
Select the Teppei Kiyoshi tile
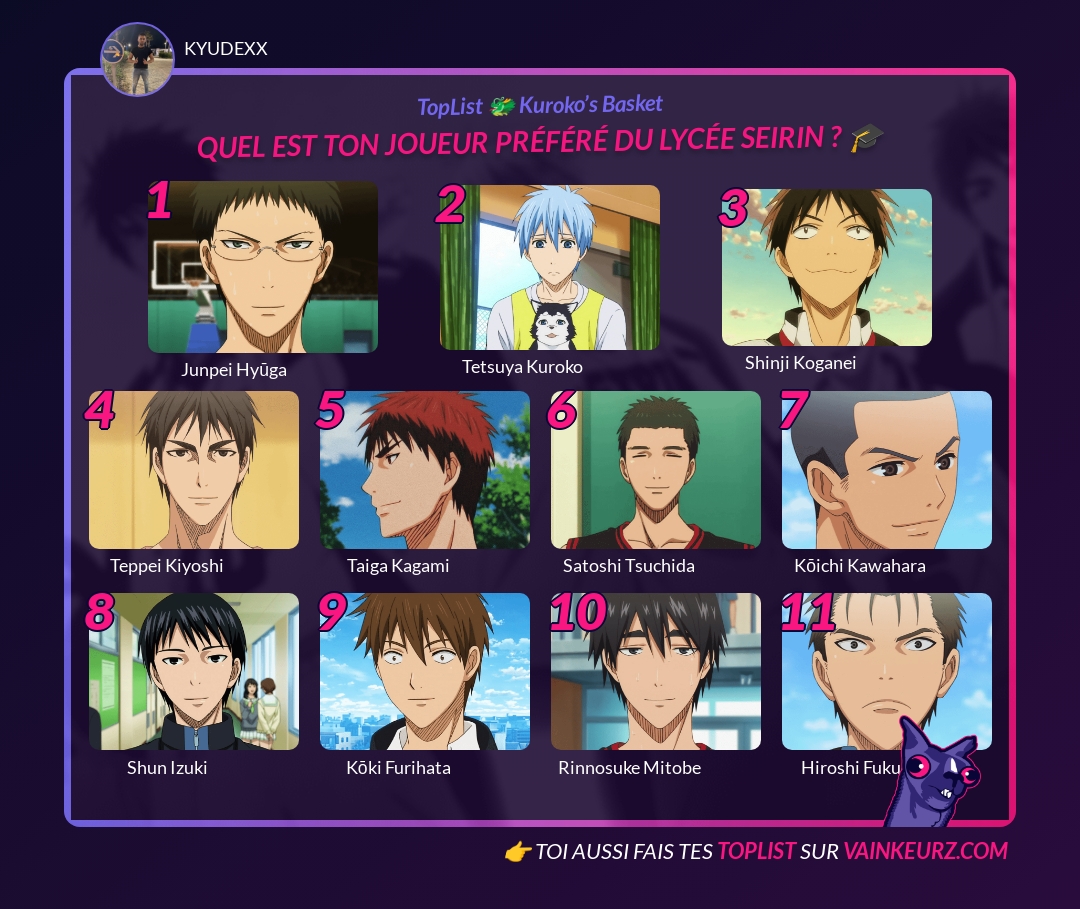pyautogui.click(x=194, y=470)
